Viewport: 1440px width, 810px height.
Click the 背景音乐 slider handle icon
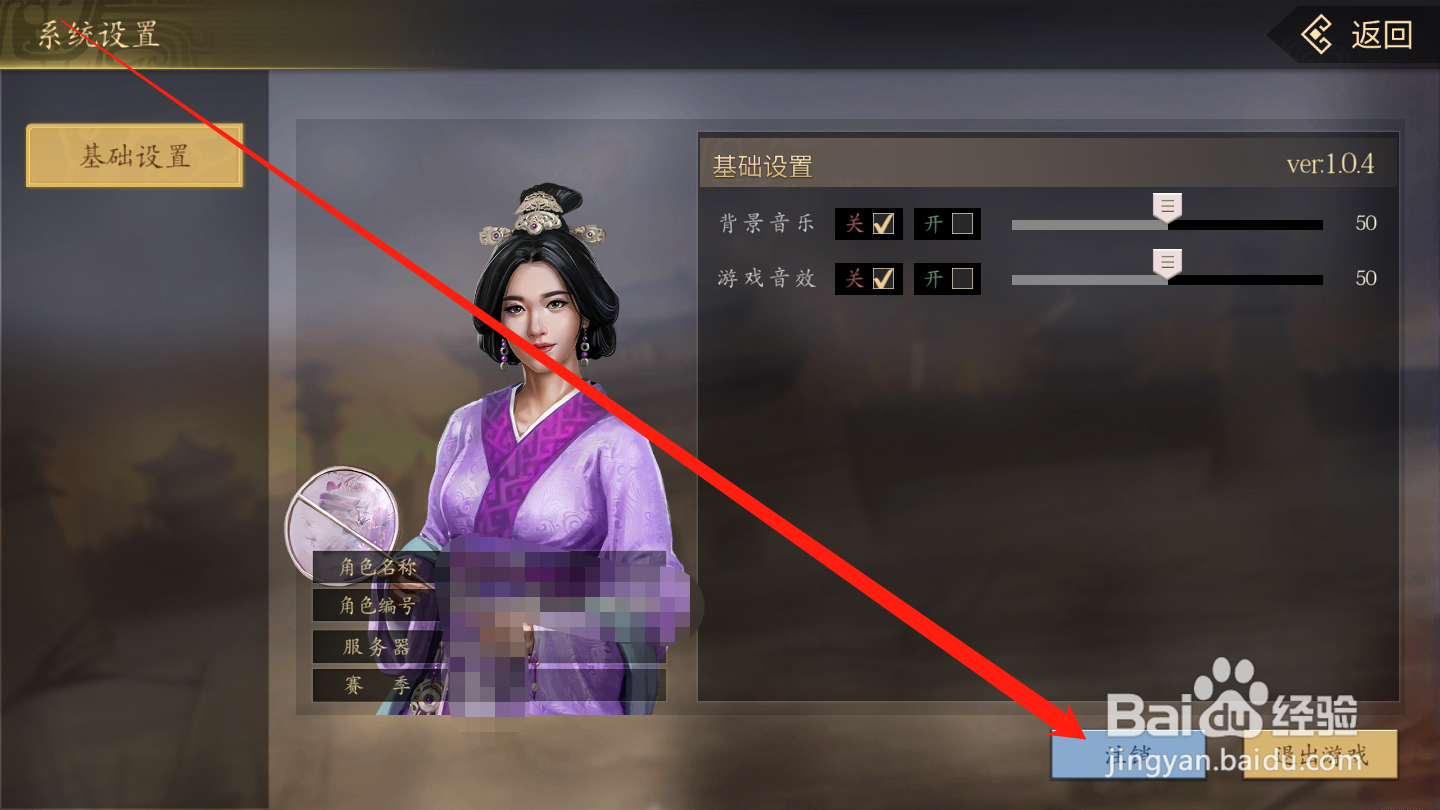click(1166, 207)
